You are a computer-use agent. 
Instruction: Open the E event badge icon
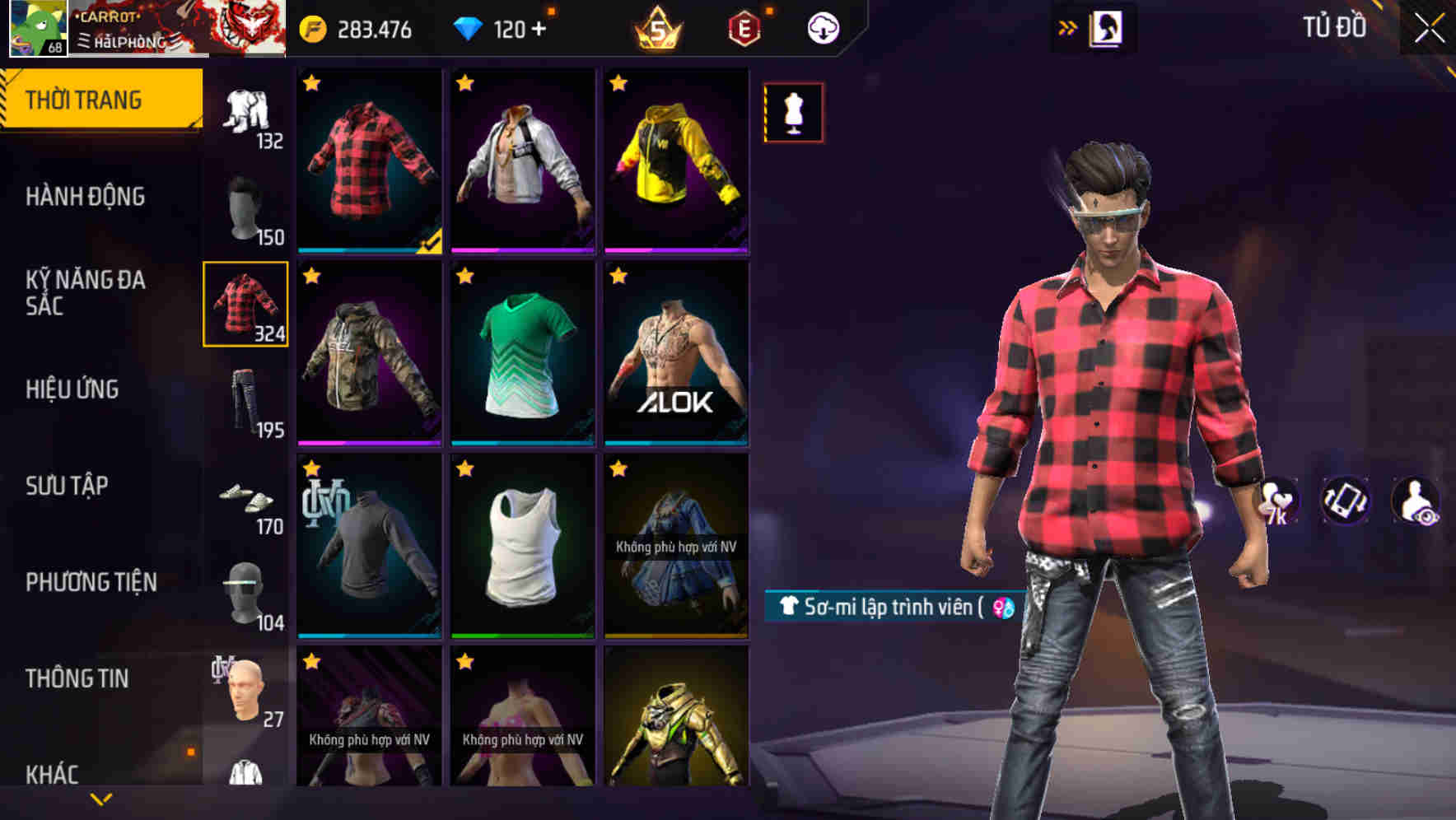coord(740,27)
